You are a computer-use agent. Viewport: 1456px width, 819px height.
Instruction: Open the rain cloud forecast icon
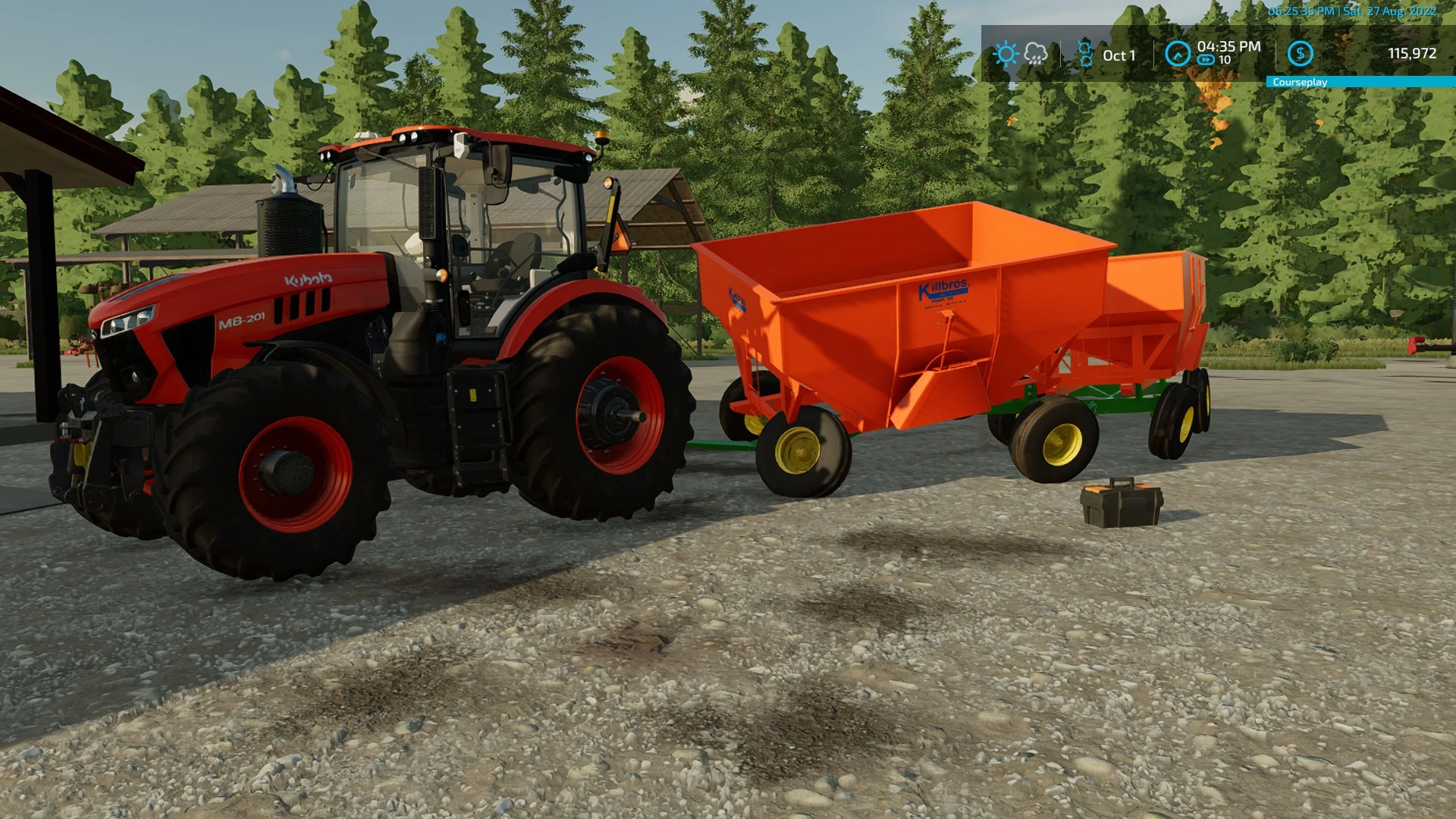pos(1036,54)
